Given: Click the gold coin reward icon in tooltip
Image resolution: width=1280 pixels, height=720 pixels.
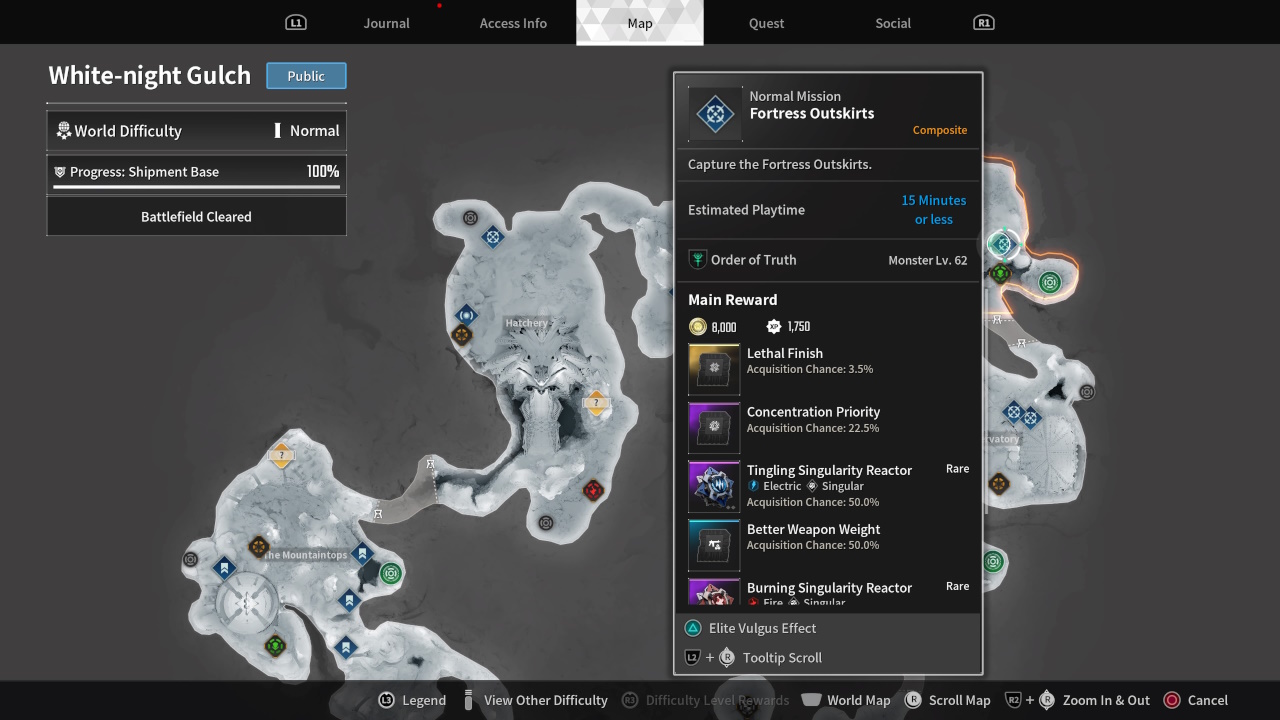Looking at the screenshot, I should [x=697, y=326].
